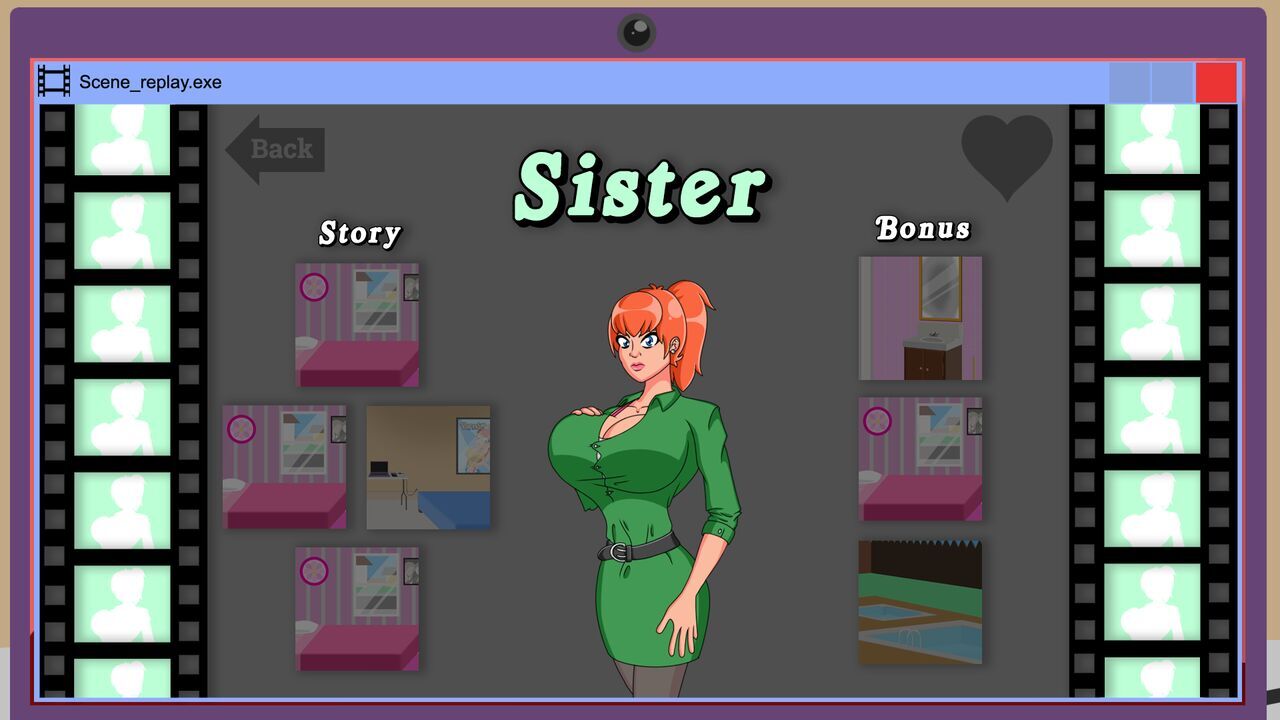The width and height of the screenshot is (1280, 720).
Task: Close the Scene_replay.exe window with the red button
Action: (1216, 83)
